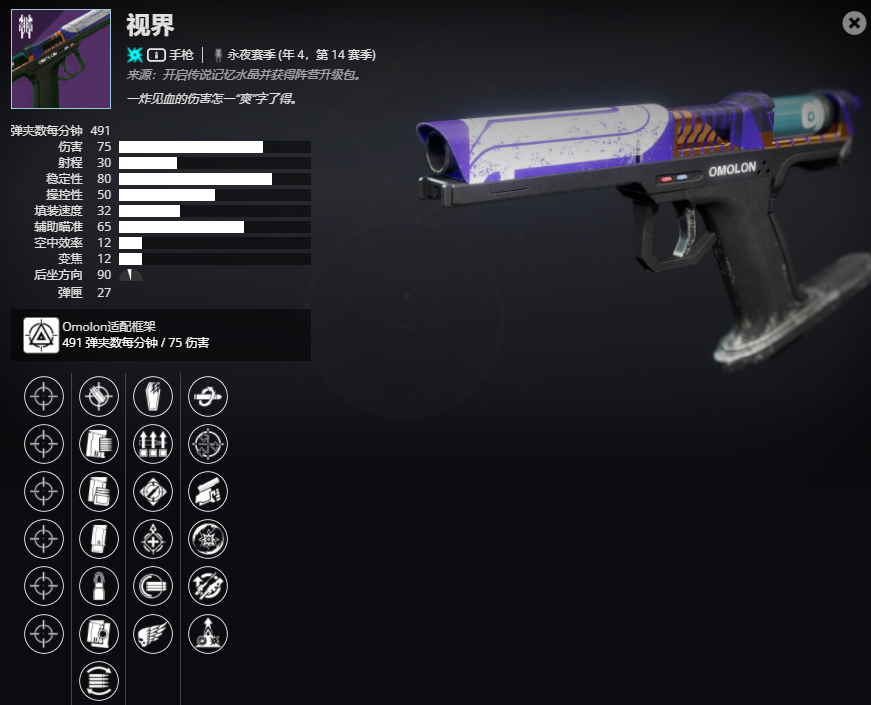Choose the two stacked magazines perk

[99, 491]
